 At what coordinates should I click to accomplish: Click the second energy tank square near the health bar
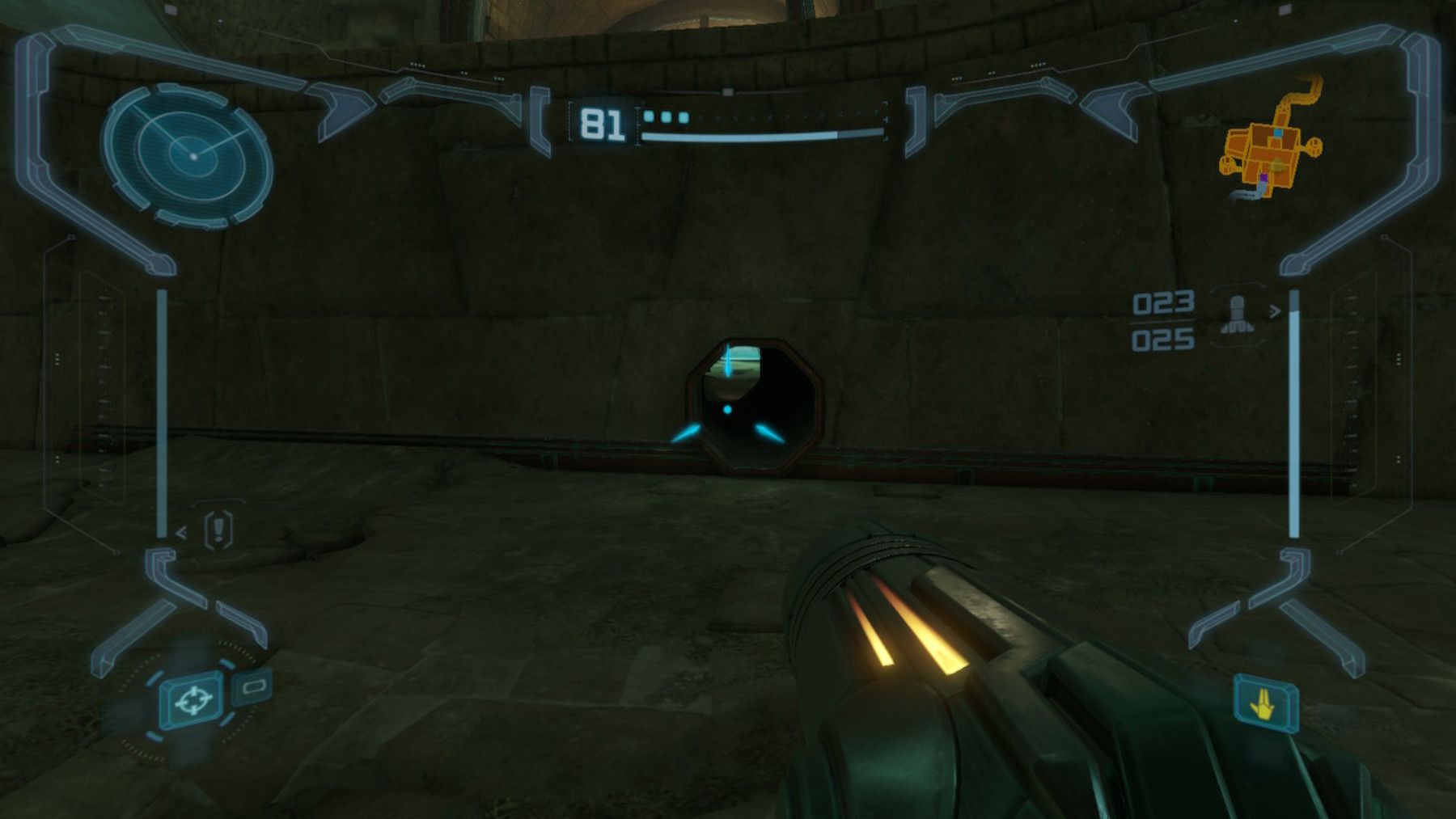(663, 117)
